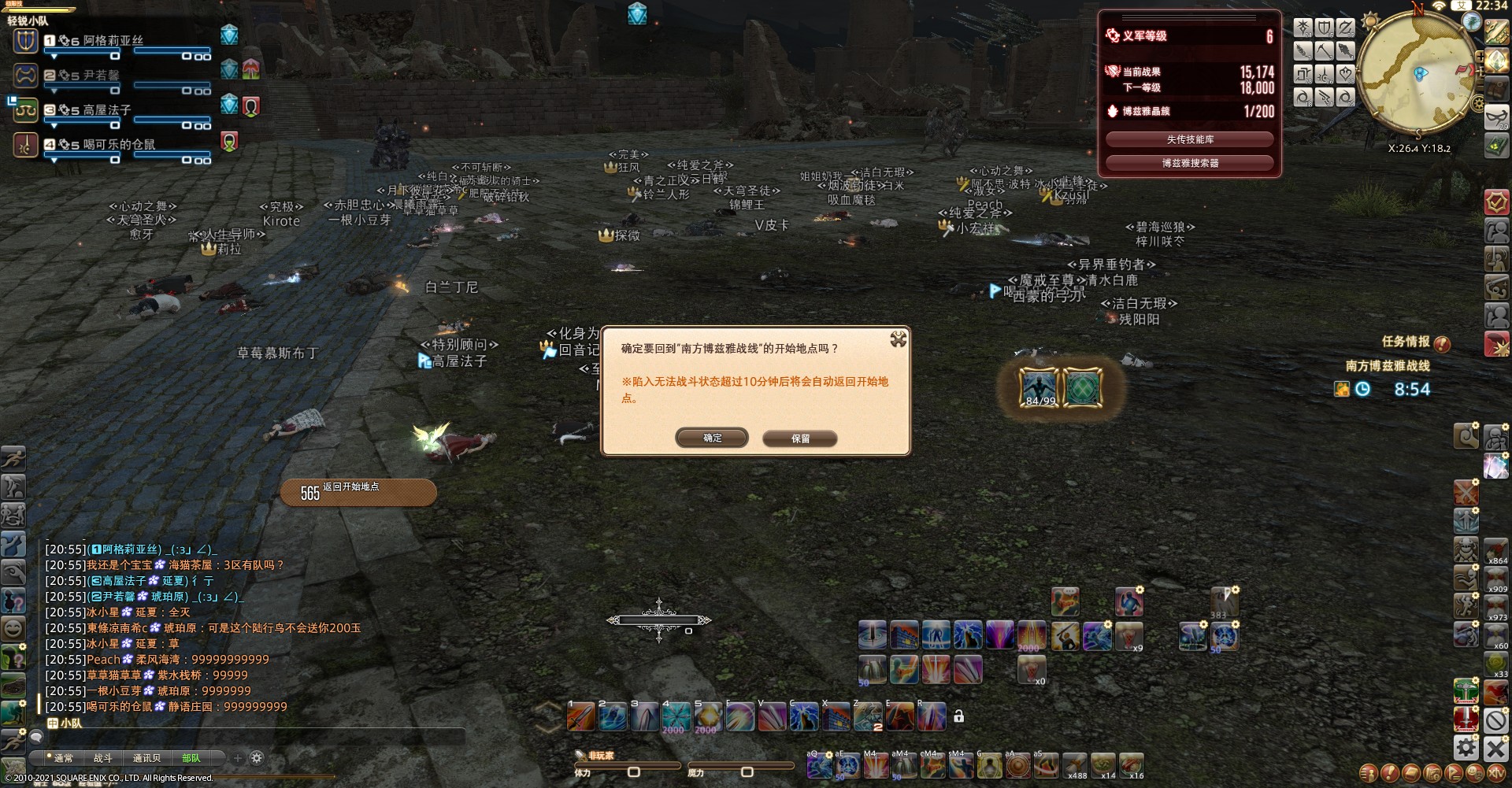
Task: Use the lost action with 84/99 charges
Action: point(1039,387)
